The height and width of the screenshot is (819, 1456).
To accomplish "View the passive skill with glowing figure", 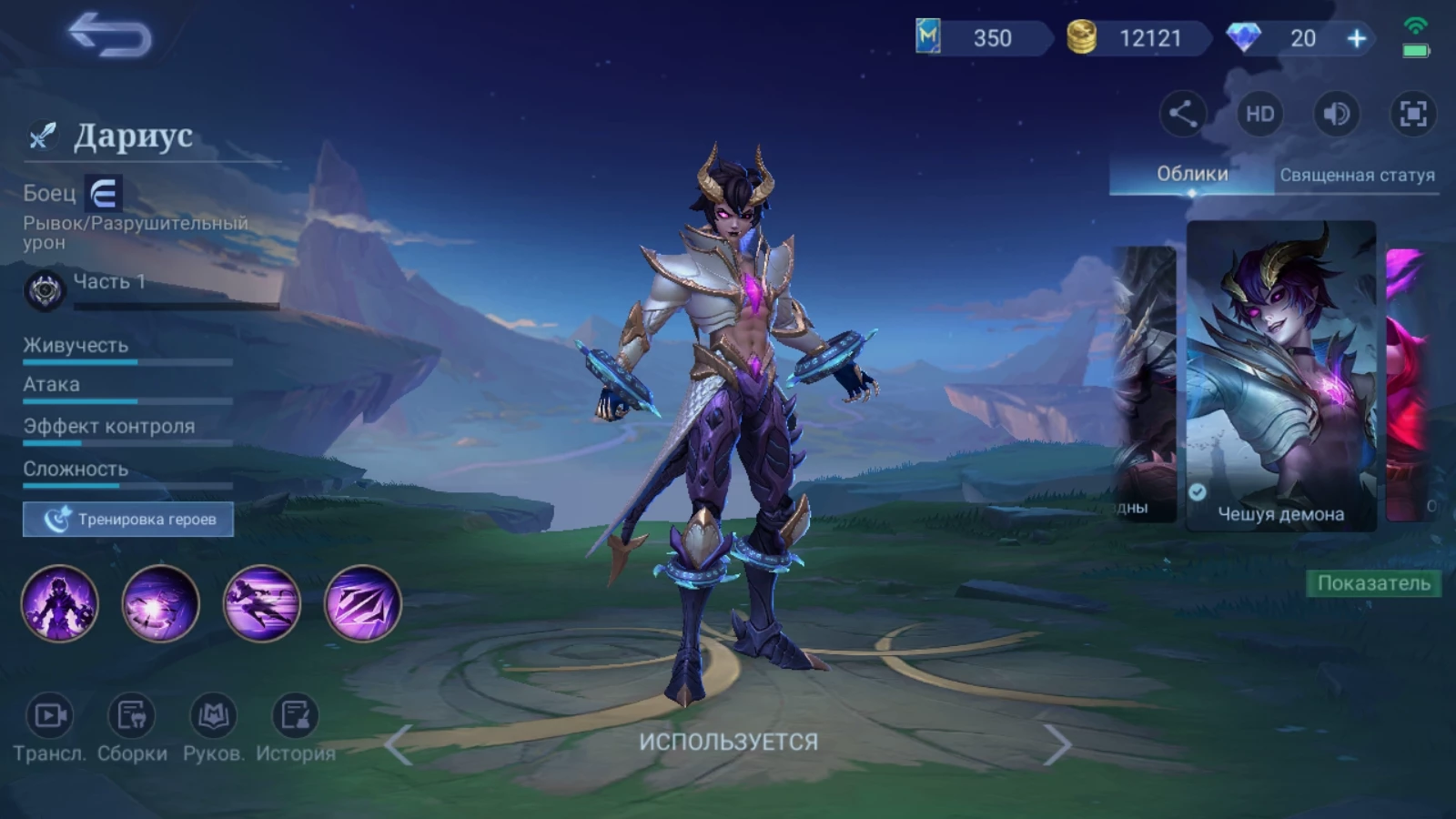I will (60, 603).
